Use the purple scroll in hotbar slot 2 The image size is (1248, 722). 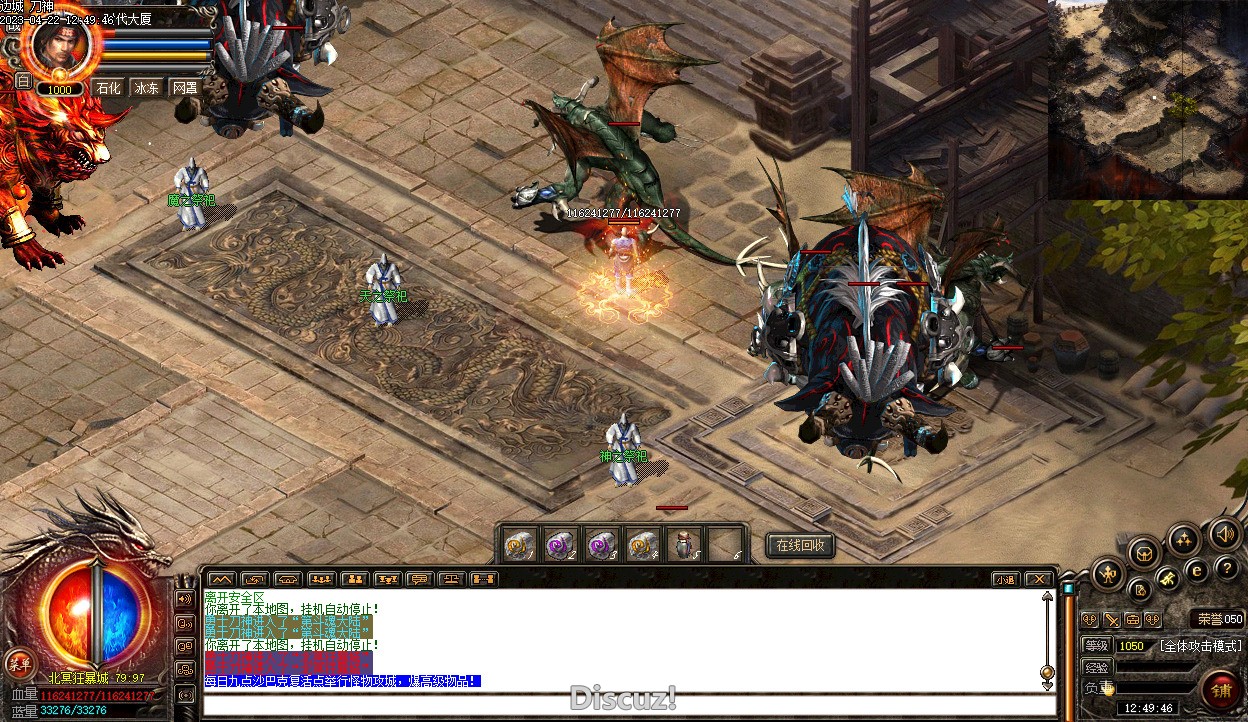pos(559,545)
